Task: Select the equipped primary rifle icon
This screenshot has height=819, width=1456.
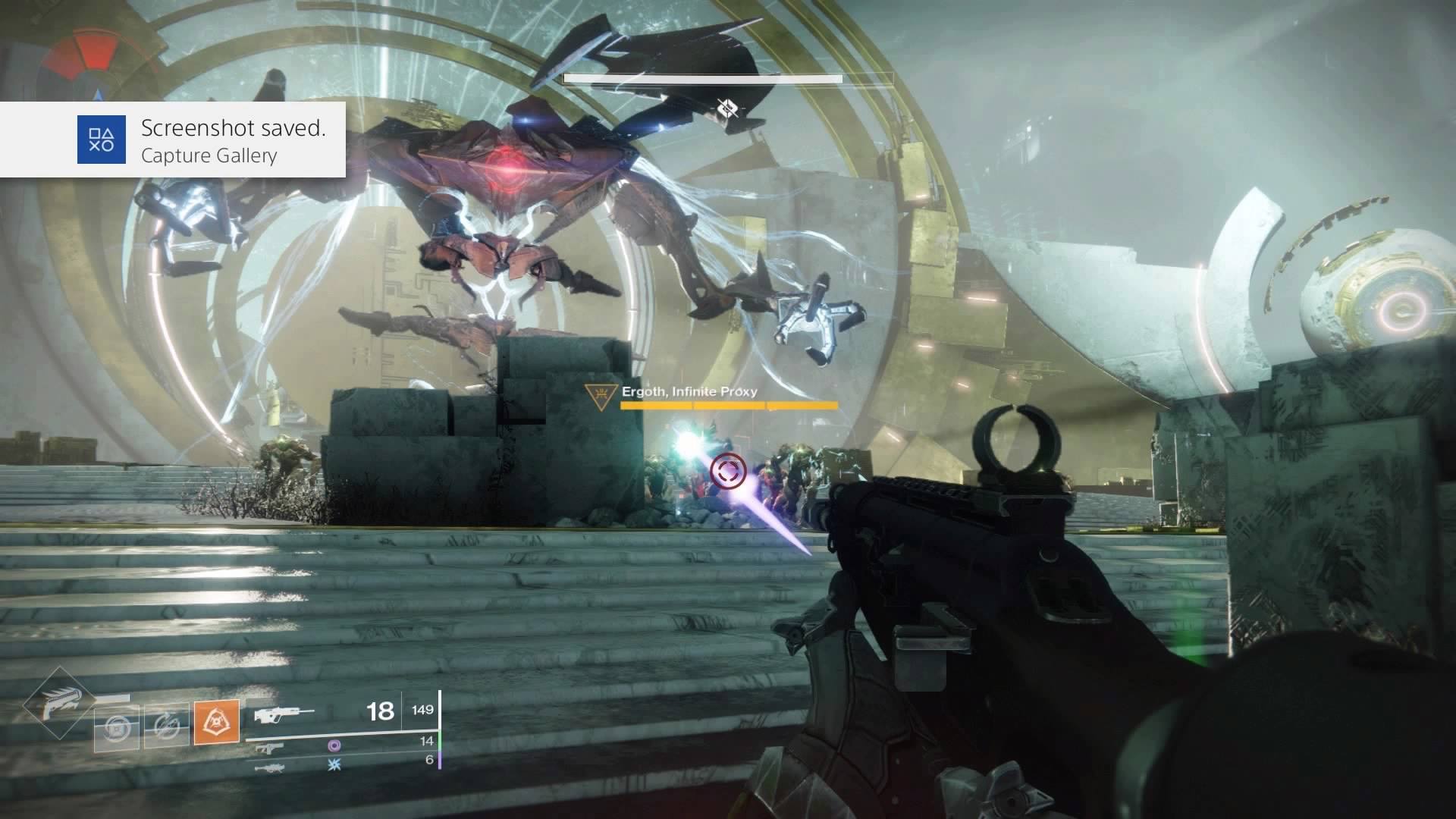Action: 282,714
